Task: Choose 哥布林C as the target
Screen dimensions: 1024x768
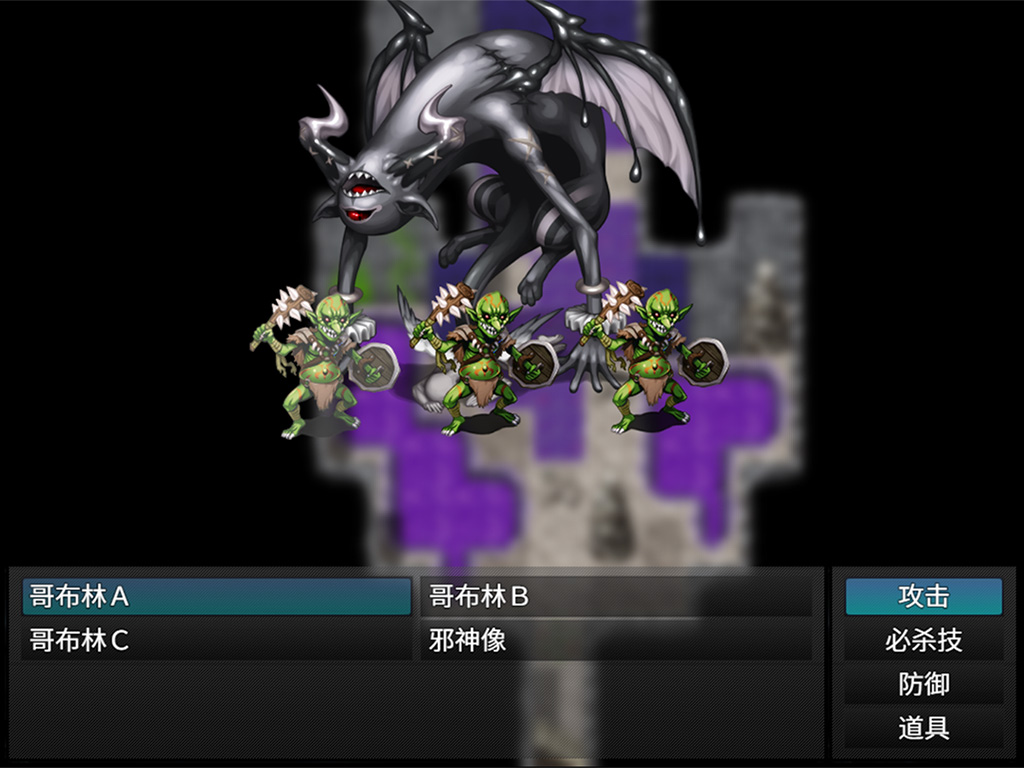Action: pyautogui.click(x=216, y=641)
